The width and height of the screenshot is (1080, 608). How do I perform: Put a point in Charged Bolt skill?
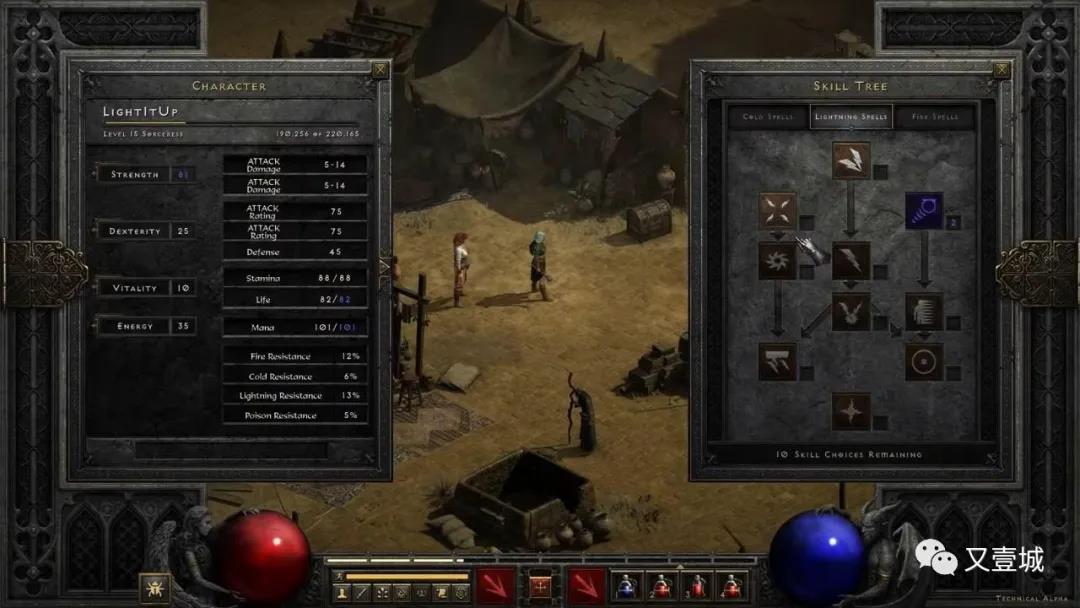point(851,160)
